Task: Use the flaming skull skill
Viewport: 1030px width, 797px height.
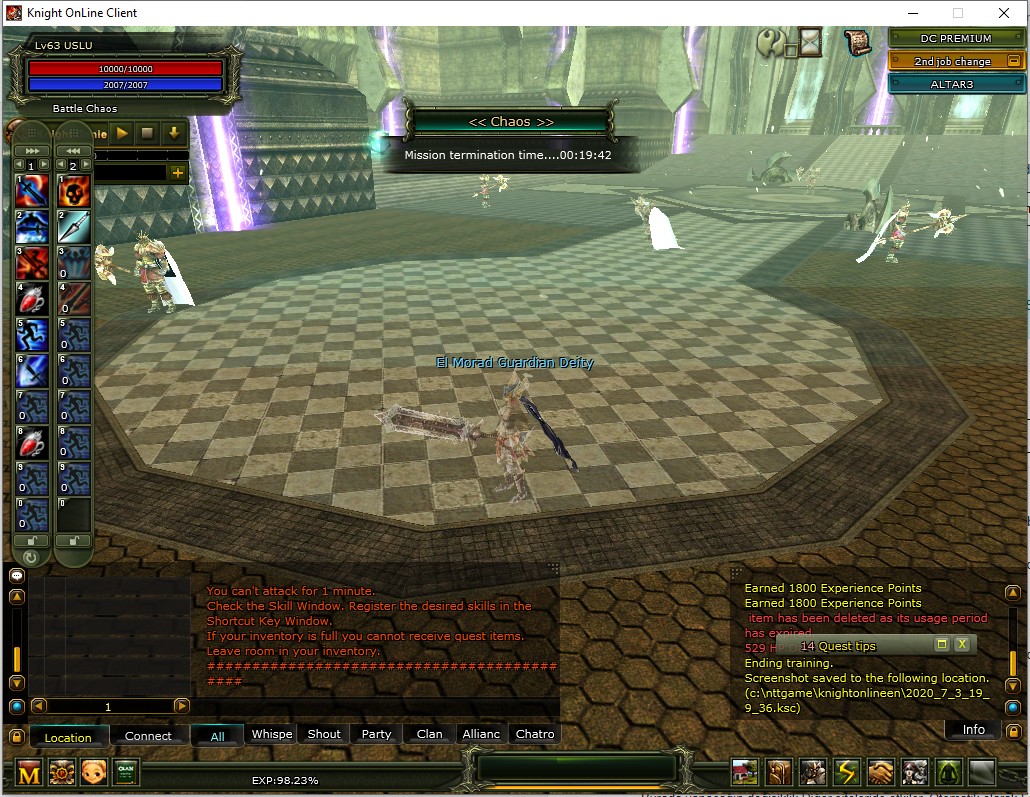Action: point(73,190)
